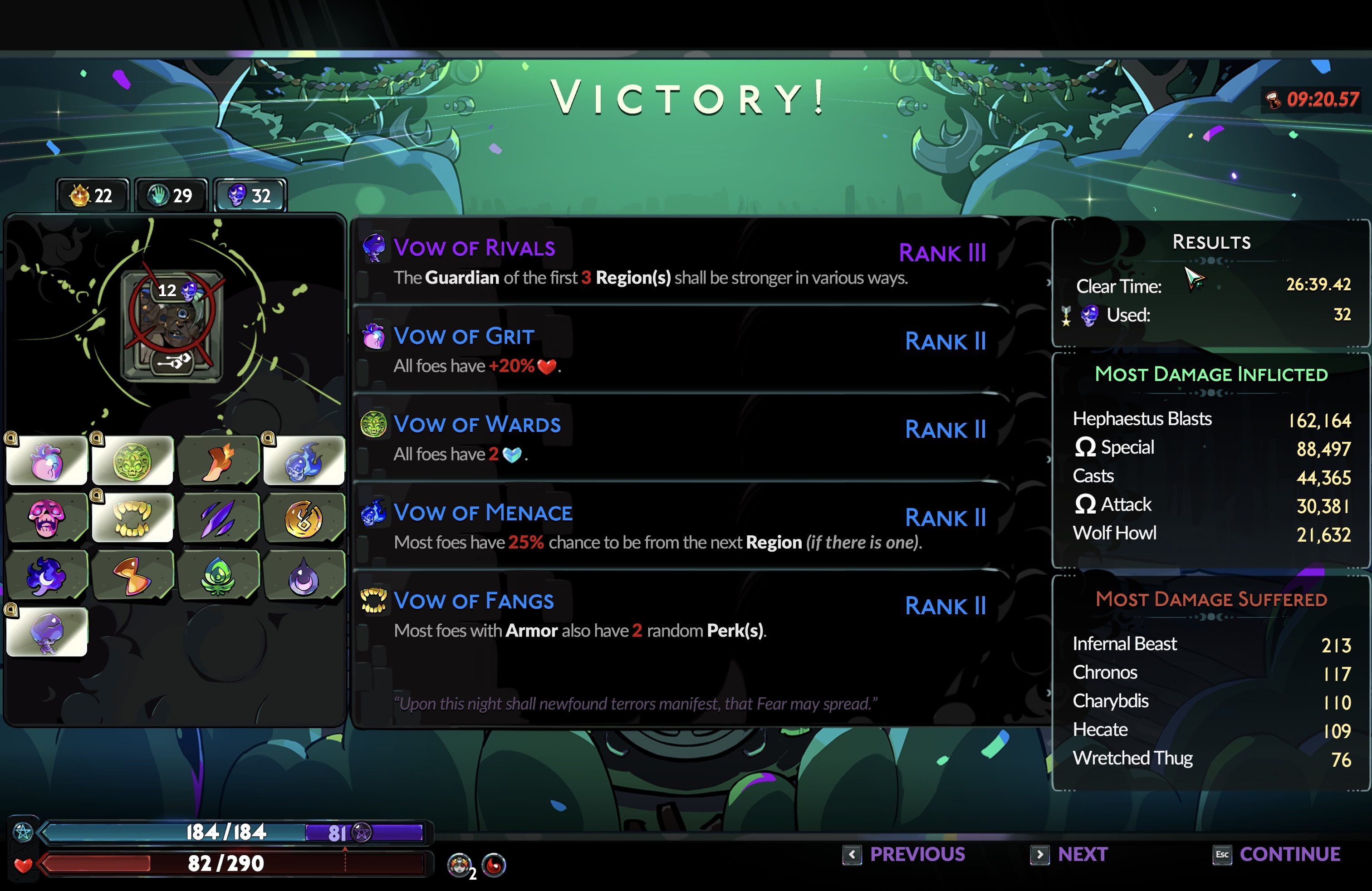
Task: Pick the green shield vow icon
Action: [x=132, y=462]
